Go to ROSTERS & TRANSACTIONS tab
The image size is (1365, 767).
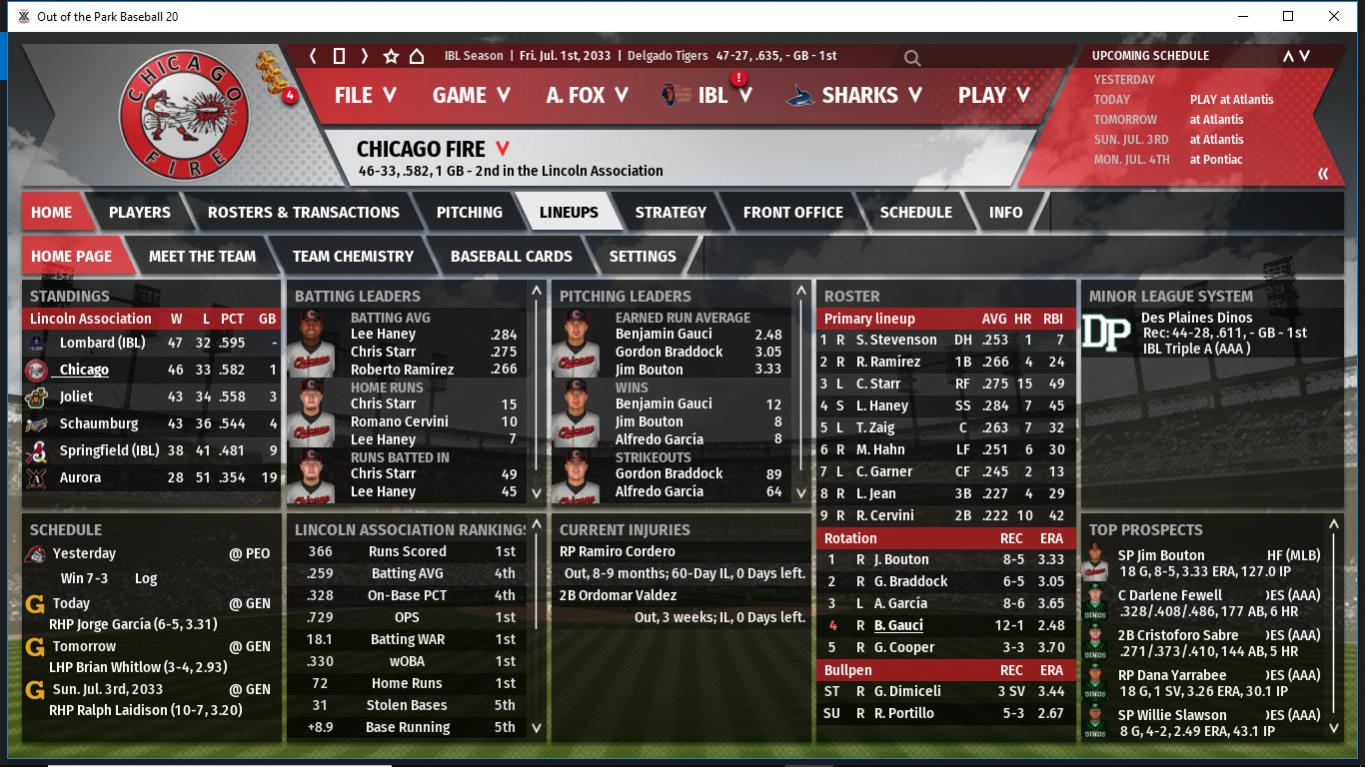[x=303, y=212]
